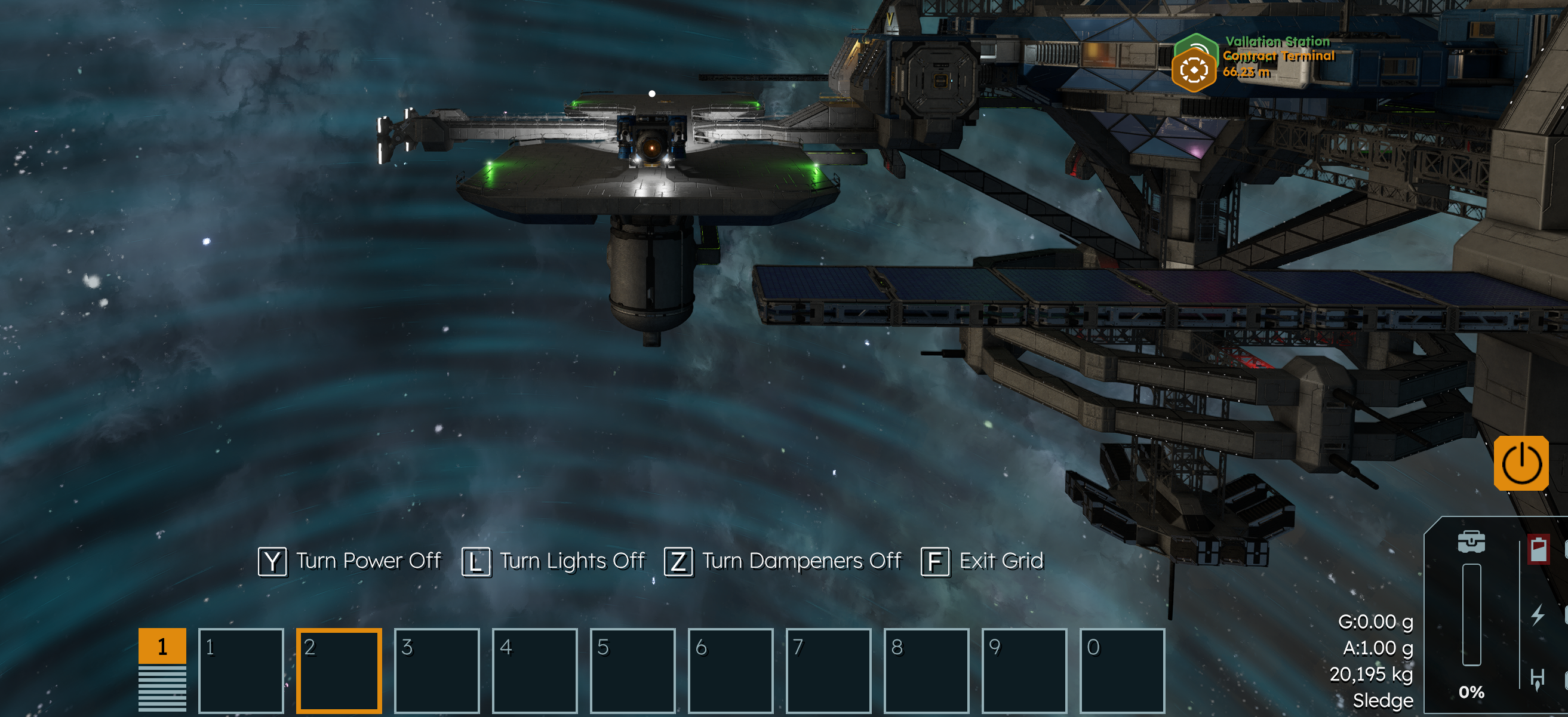Choose hotbar slot number 5

pos(632,670)
